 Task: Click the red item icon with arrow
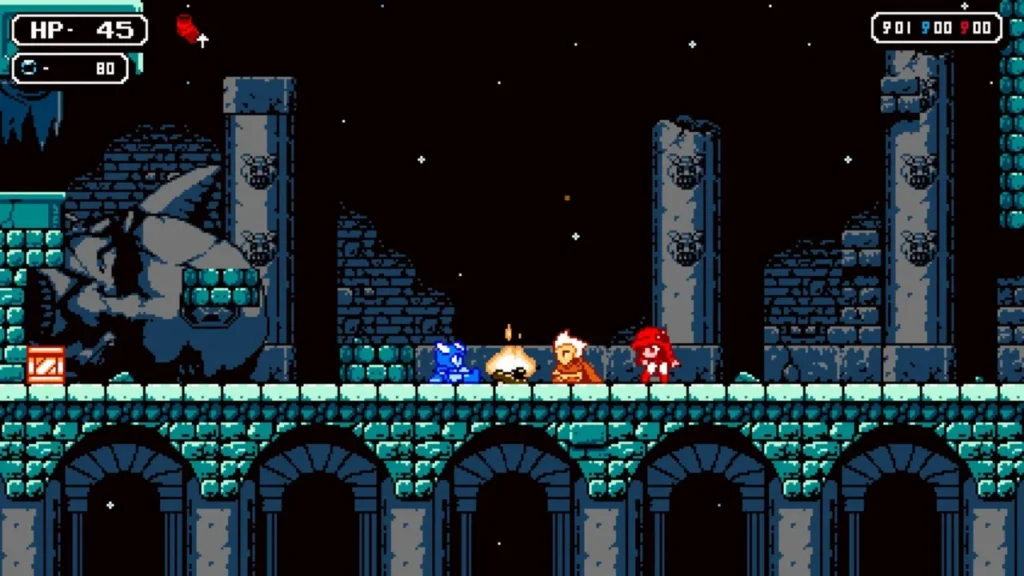188,28
